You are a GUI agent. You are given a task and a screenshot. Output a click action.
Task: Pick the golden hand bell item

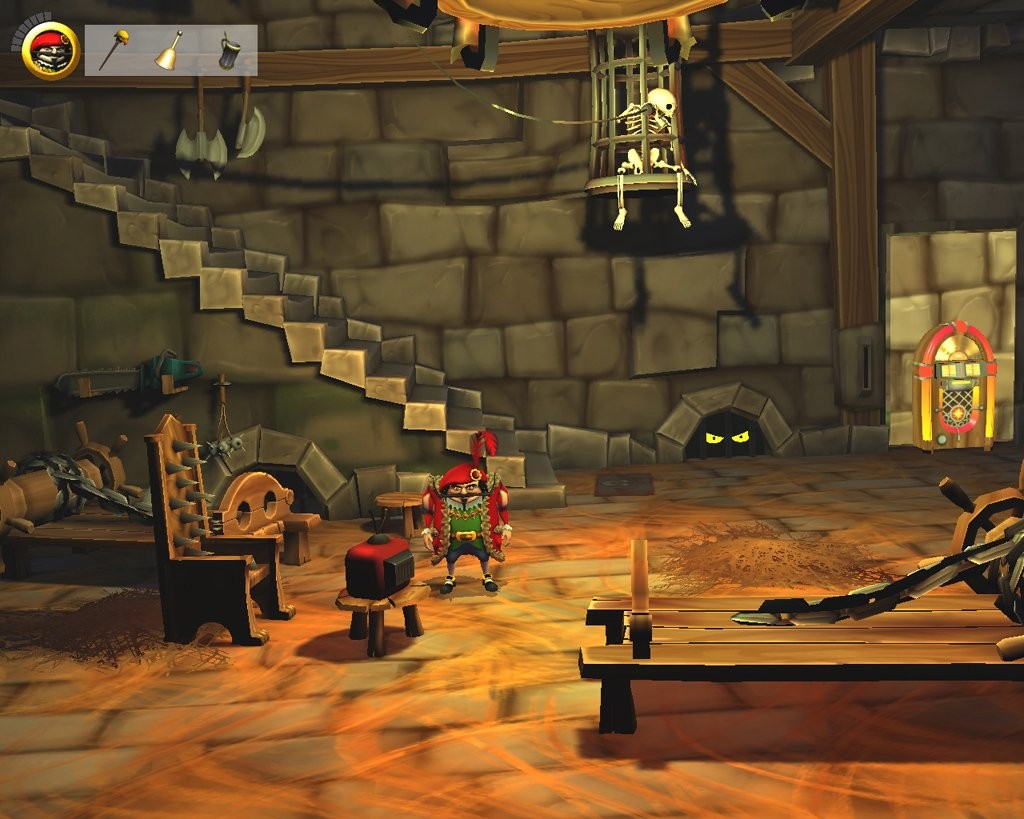[169, 51]
